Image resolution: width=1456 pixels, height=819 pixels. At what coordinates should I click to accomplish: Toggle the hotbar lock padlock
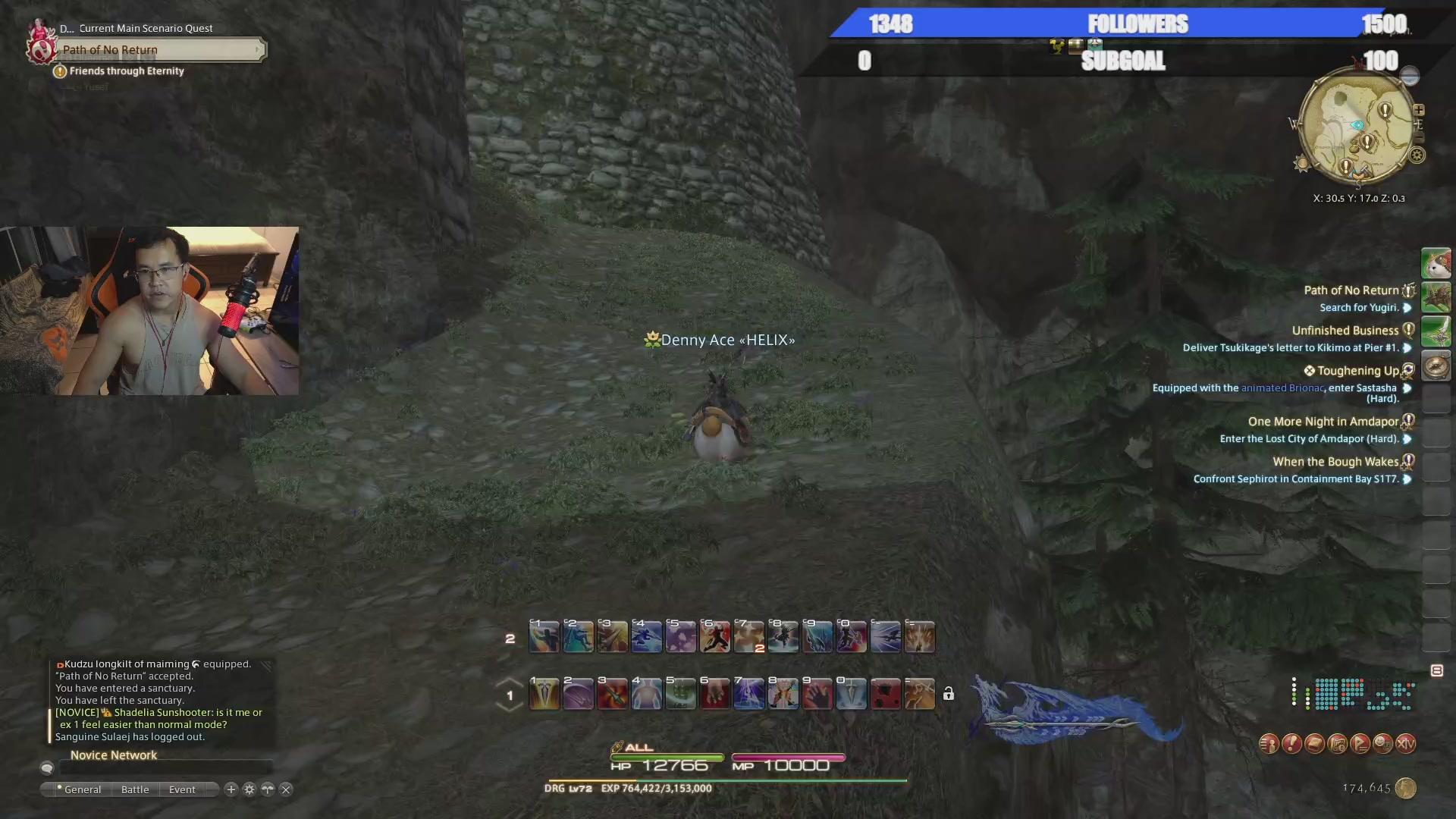(x=949, y=694)
